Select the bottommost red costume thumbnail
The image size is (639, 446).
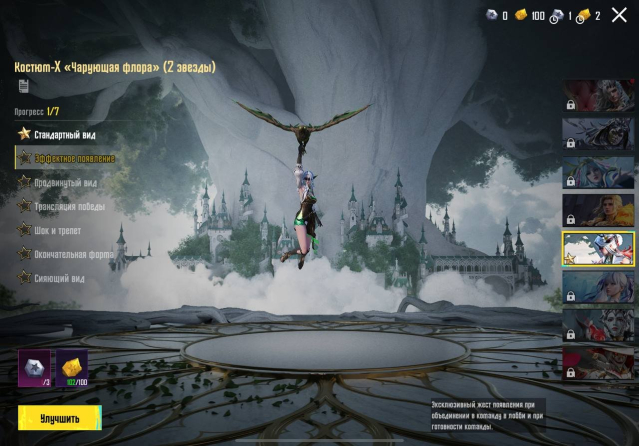coord(598,364)
